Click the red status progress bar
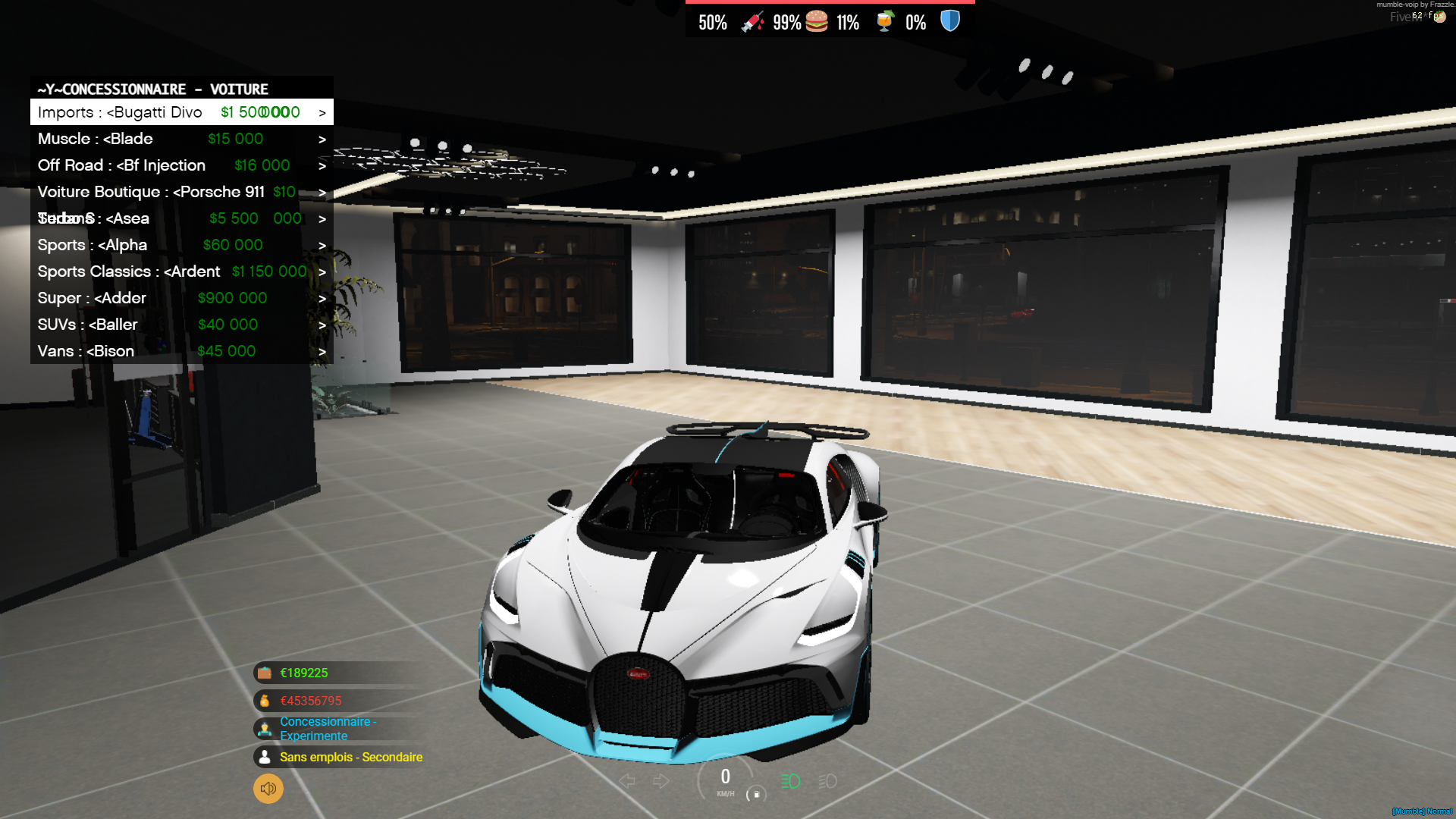Image resolution: width=1456 pixels, height=819 pixels. tap(830, 4)
